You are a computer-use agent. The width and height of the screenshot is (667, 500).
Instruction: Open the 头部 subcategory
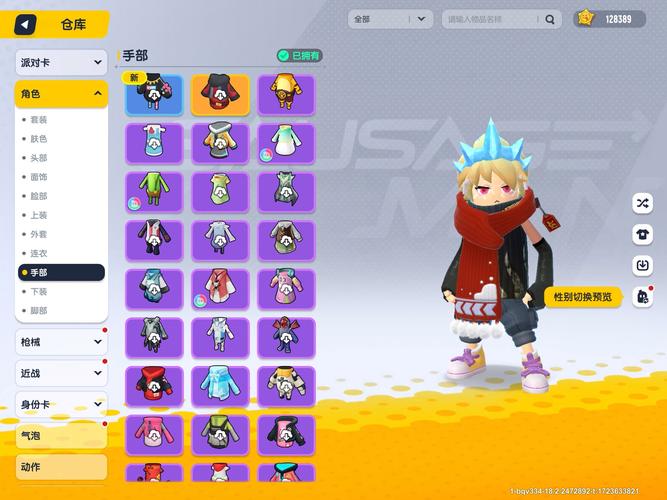[x=38, y=158]
